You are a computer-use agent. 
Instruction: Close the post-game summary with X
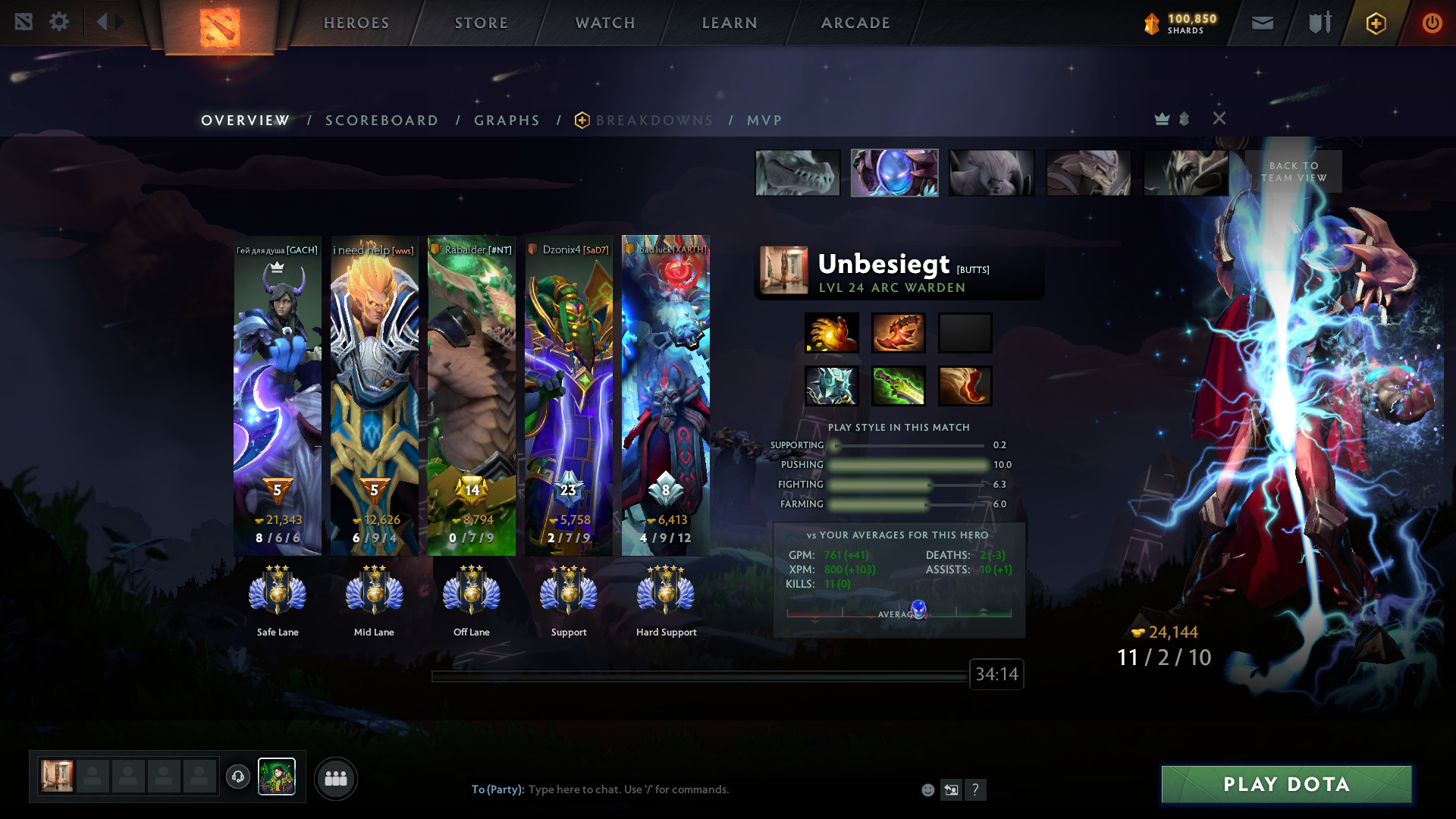click(x=1219, y=118)
